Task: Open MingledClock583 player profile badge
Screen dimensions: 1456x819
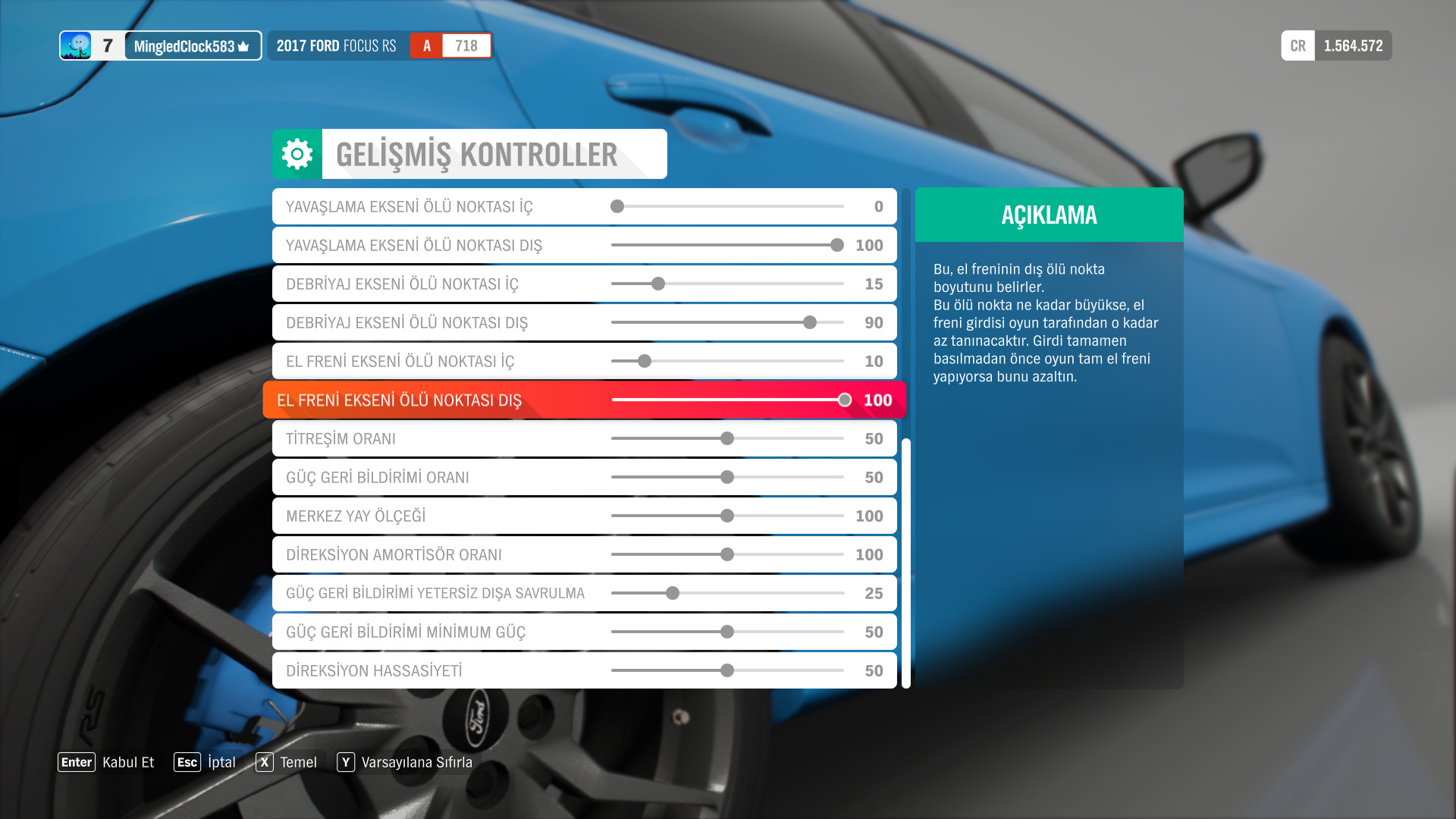Action: pyautogui.click(x=161, y=45)
